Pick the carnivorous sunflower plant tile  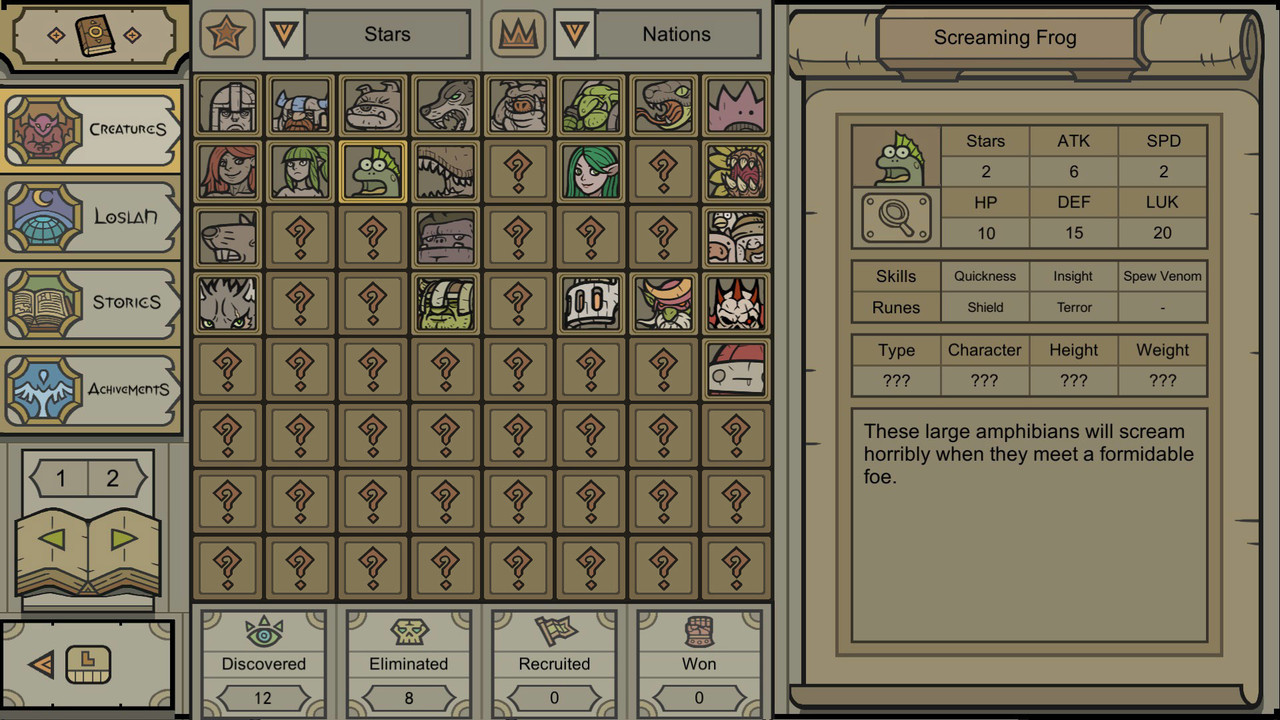(x=737, y=172)
